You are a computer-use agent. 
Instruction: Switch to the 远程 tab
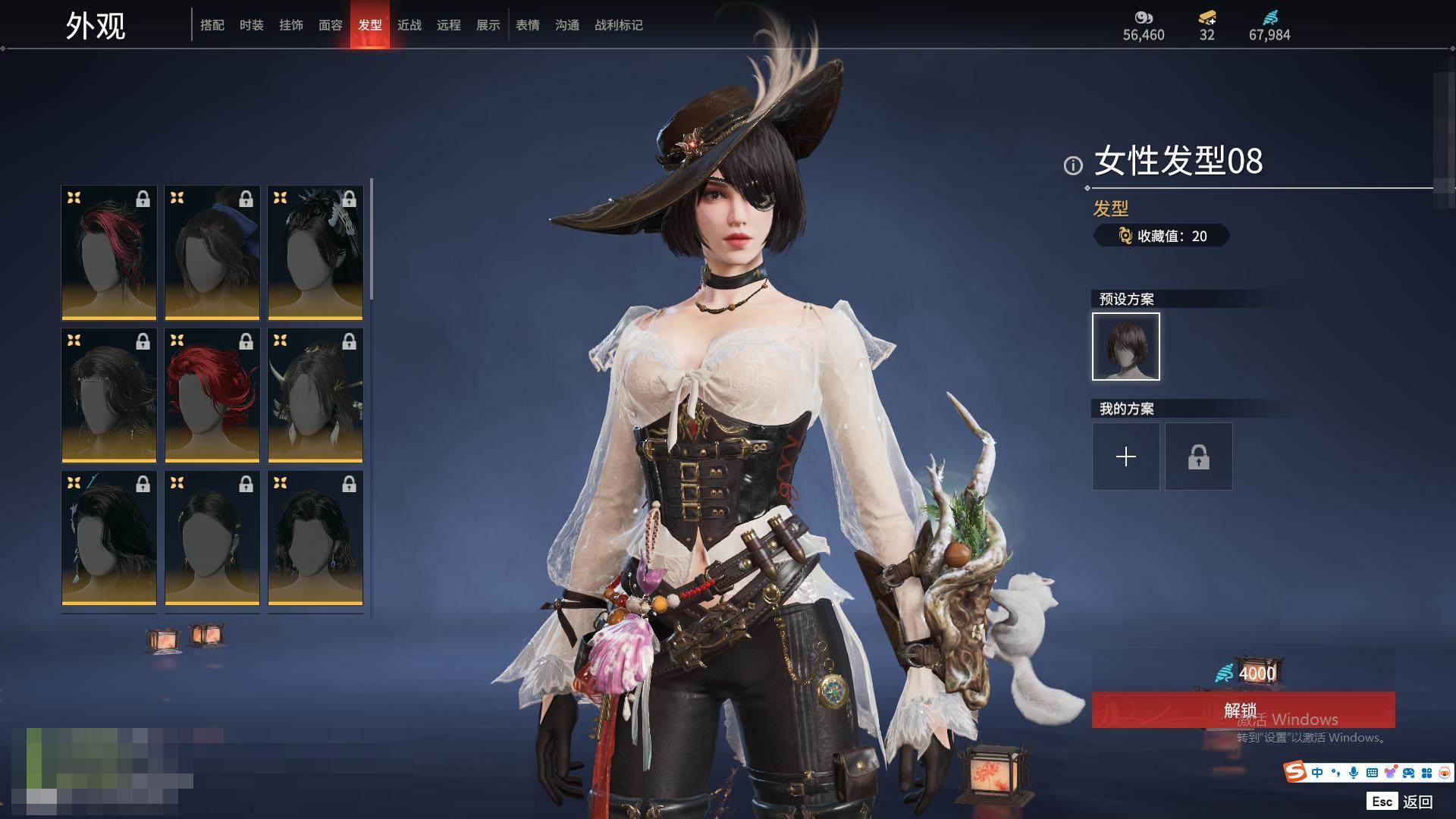(449, 25)
